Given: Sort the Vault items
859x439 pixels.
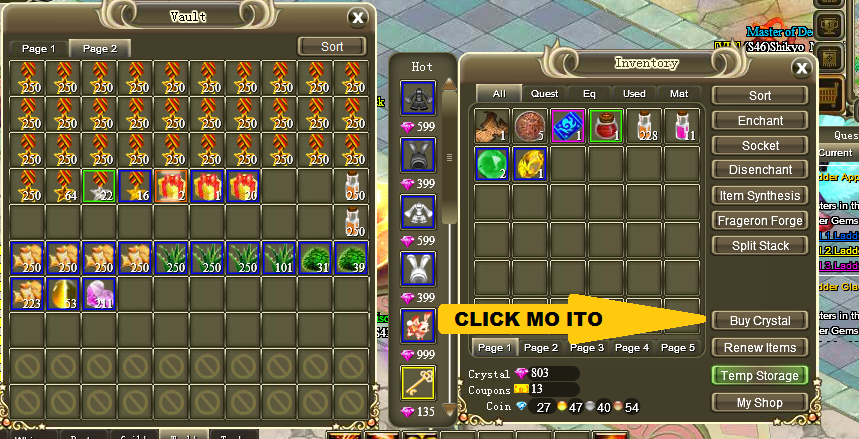Looking at the screenshot, I should click(332, 47).
